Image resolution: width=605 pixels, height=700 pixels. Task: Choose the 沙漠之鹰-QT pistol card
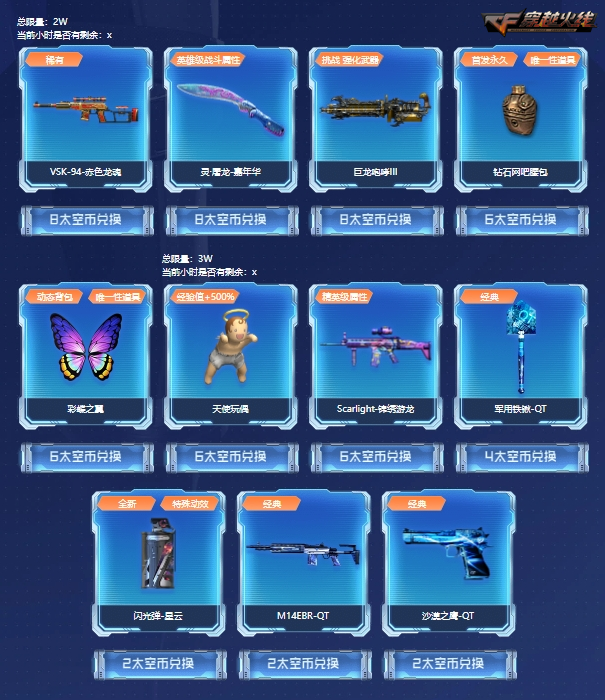[448, 562]
